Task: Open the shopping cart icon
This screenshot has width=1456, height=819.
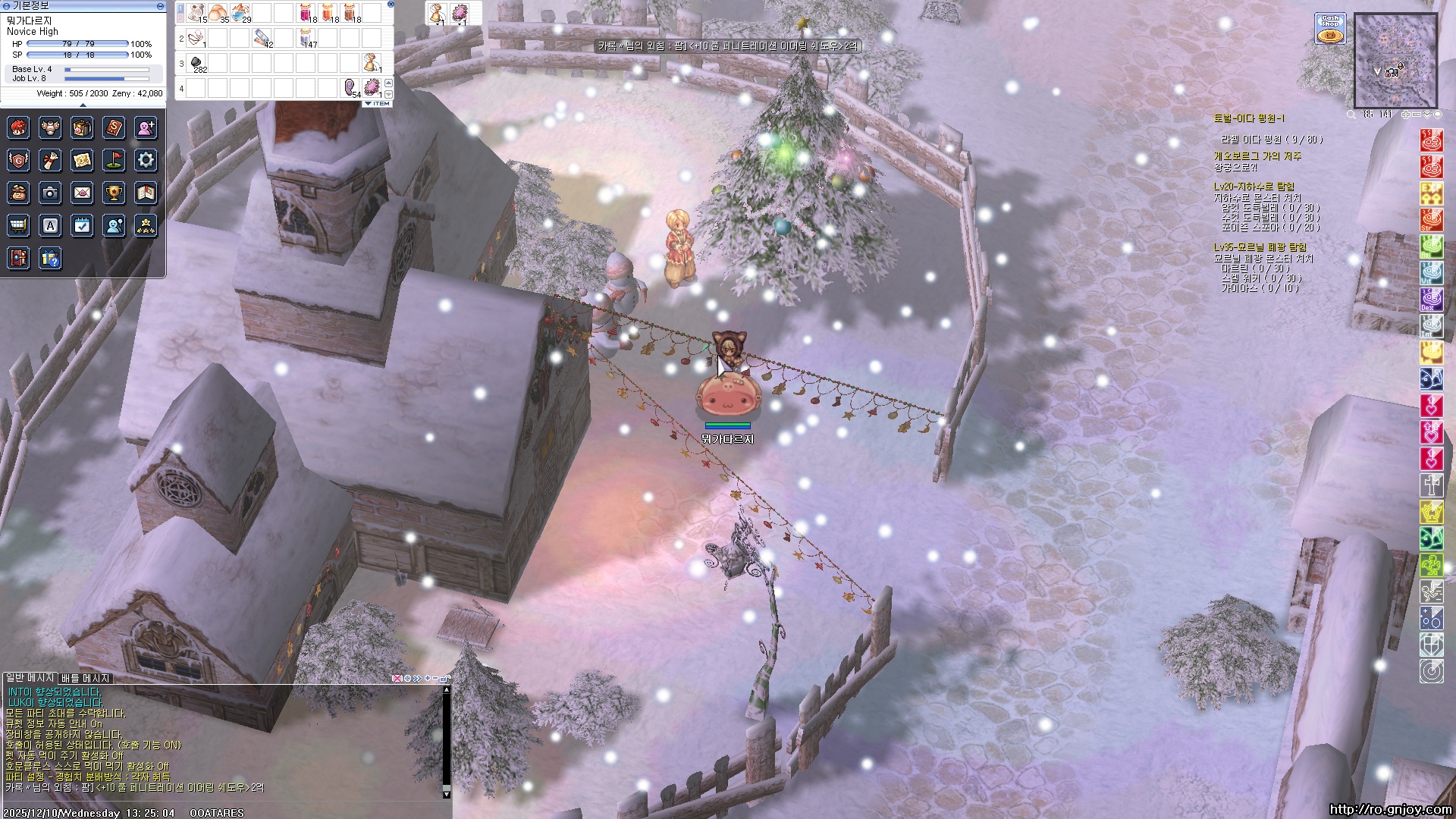Action: [x=18, y=225]
